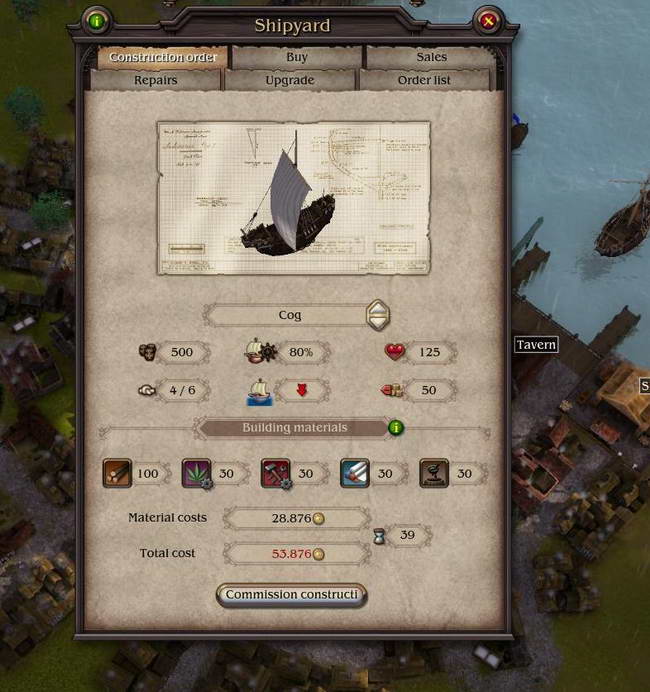Click the Building materials info icon
The image size is (650, 692).
(396, 428)
